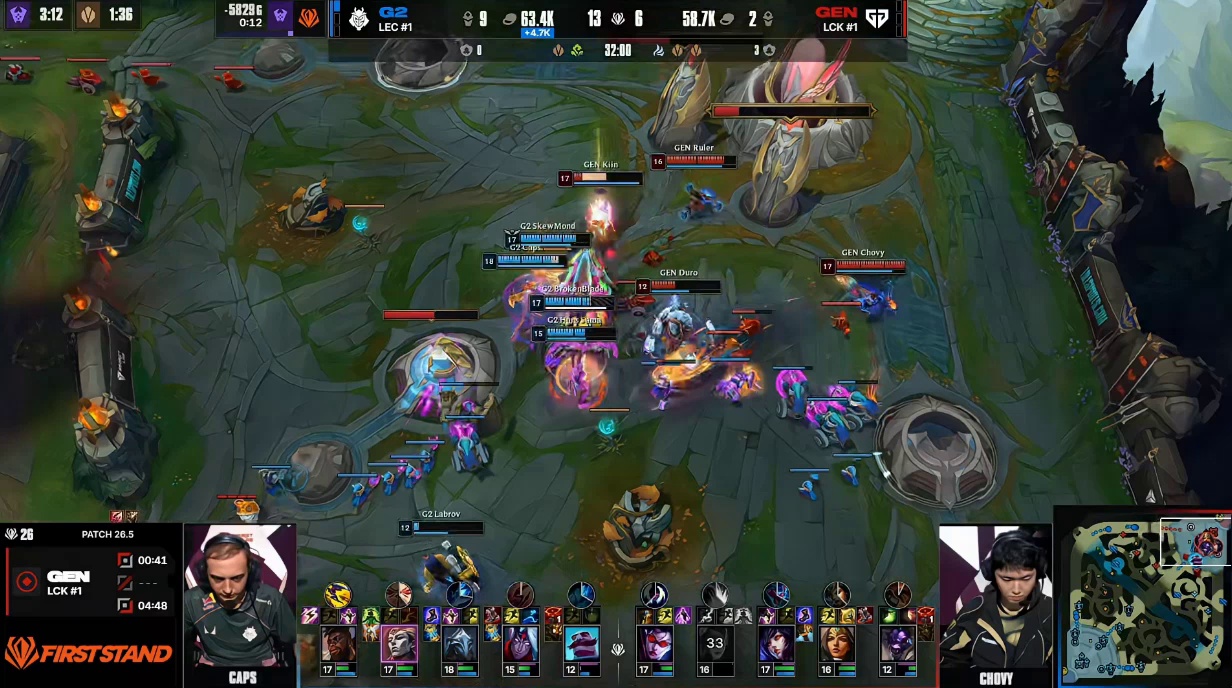1232x688 pixels.
Task: Click the G2 team logo in scoreboard
Action: coord(359,18)
